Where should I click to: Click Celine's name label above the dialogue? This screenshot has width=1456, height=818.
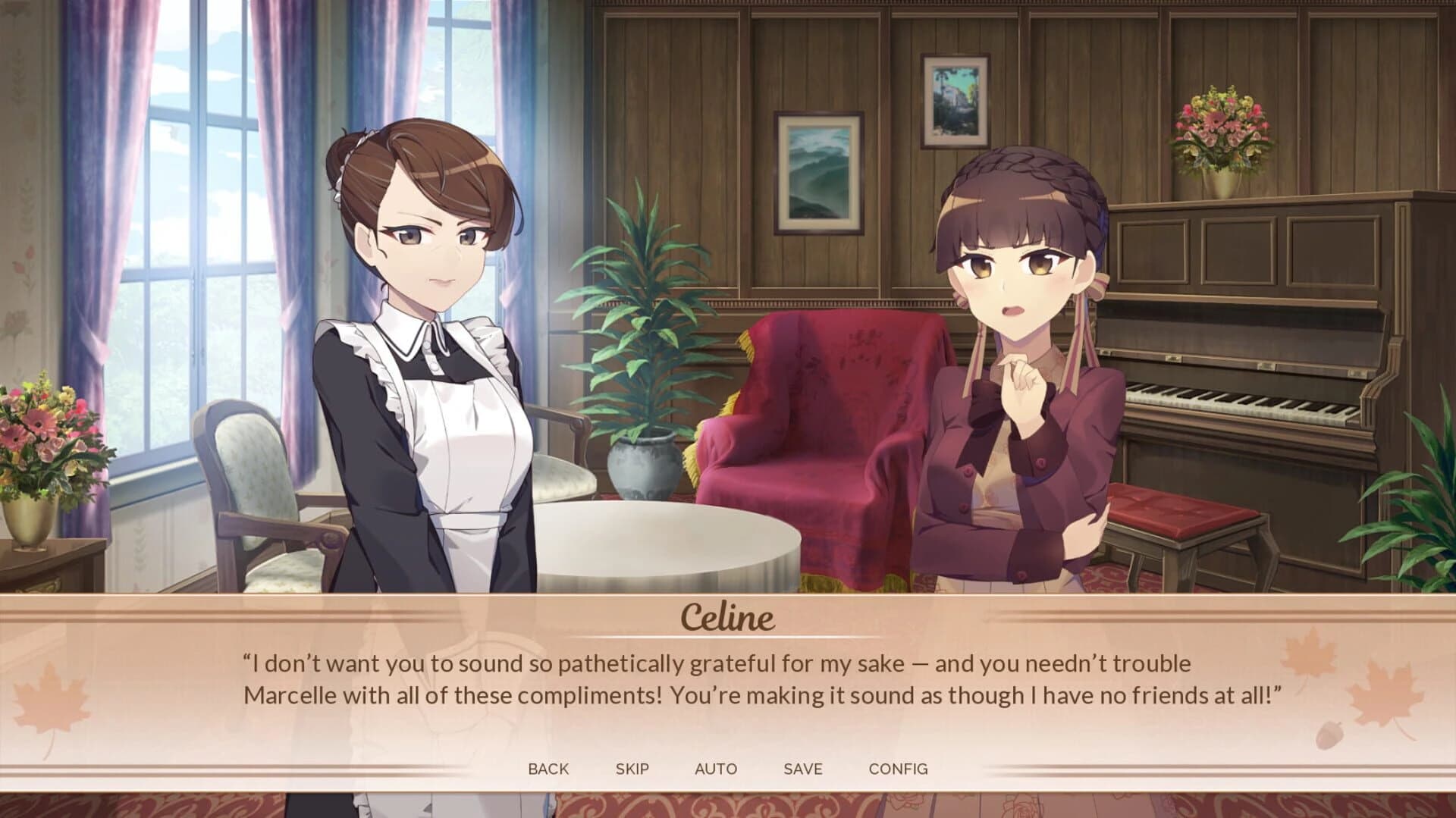coord(726,620)
